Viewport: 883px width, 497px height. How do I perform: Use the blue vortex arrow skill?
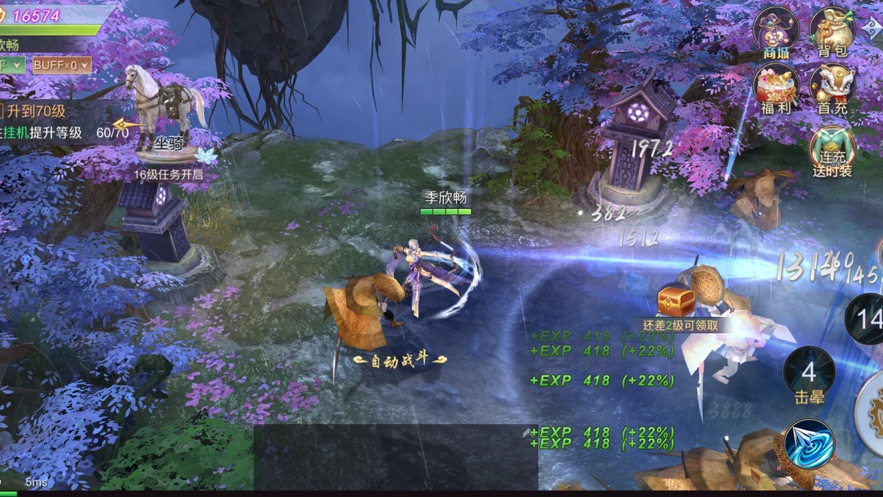click(x=808, y=446)
